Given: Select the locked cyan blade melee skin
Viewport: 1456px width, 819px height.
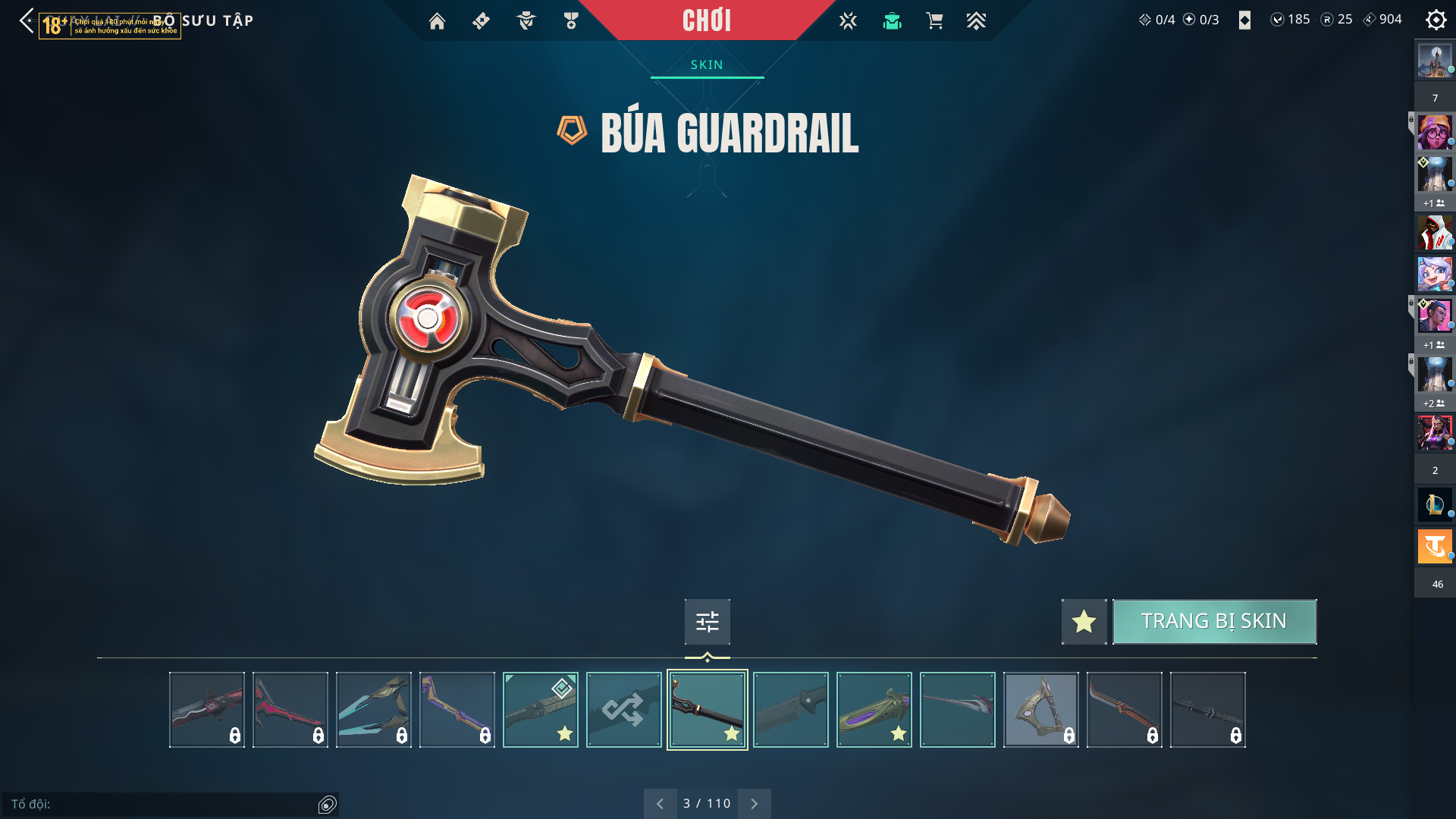Looking at the screenshot, I should pyautogui.click(x=373, y=710).
